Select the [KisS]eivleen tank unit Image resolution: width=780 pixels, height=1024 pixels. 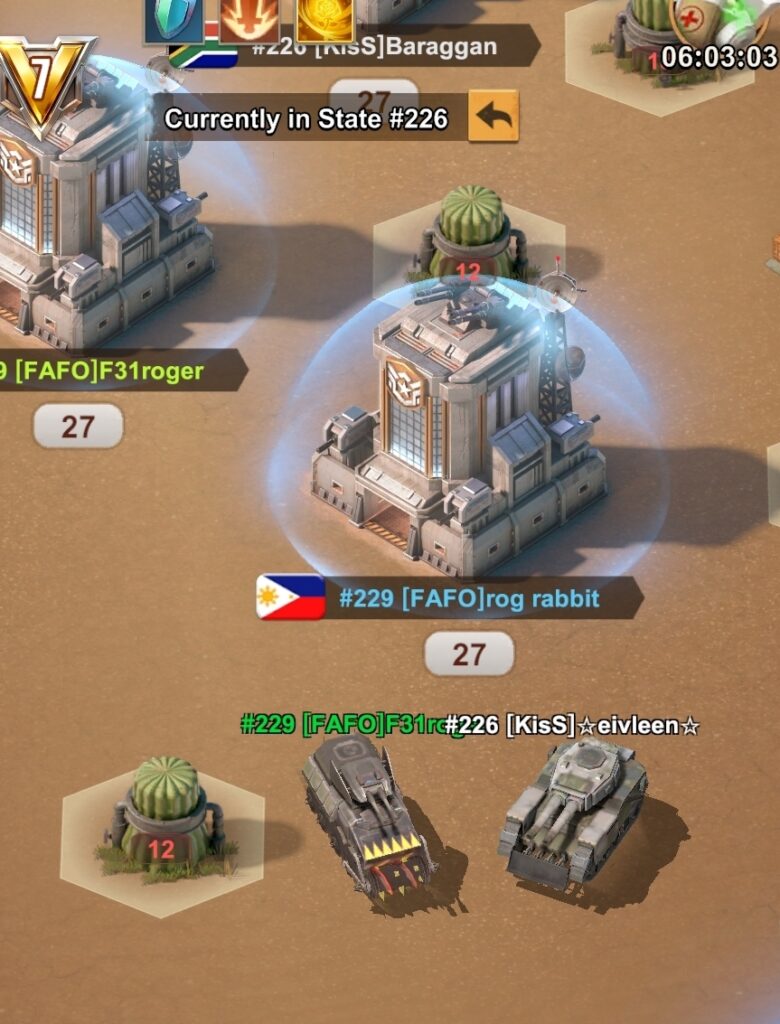pos(572,810)
